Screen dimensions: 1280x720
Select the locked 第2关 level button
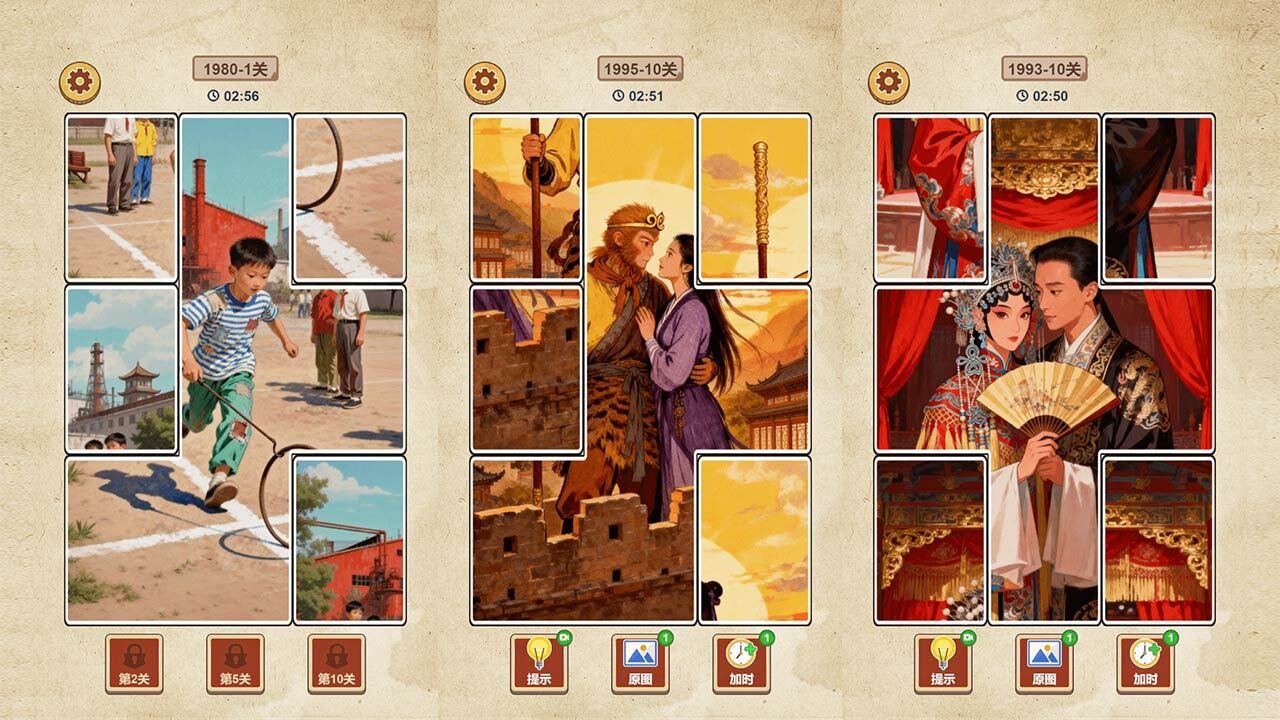134,663
